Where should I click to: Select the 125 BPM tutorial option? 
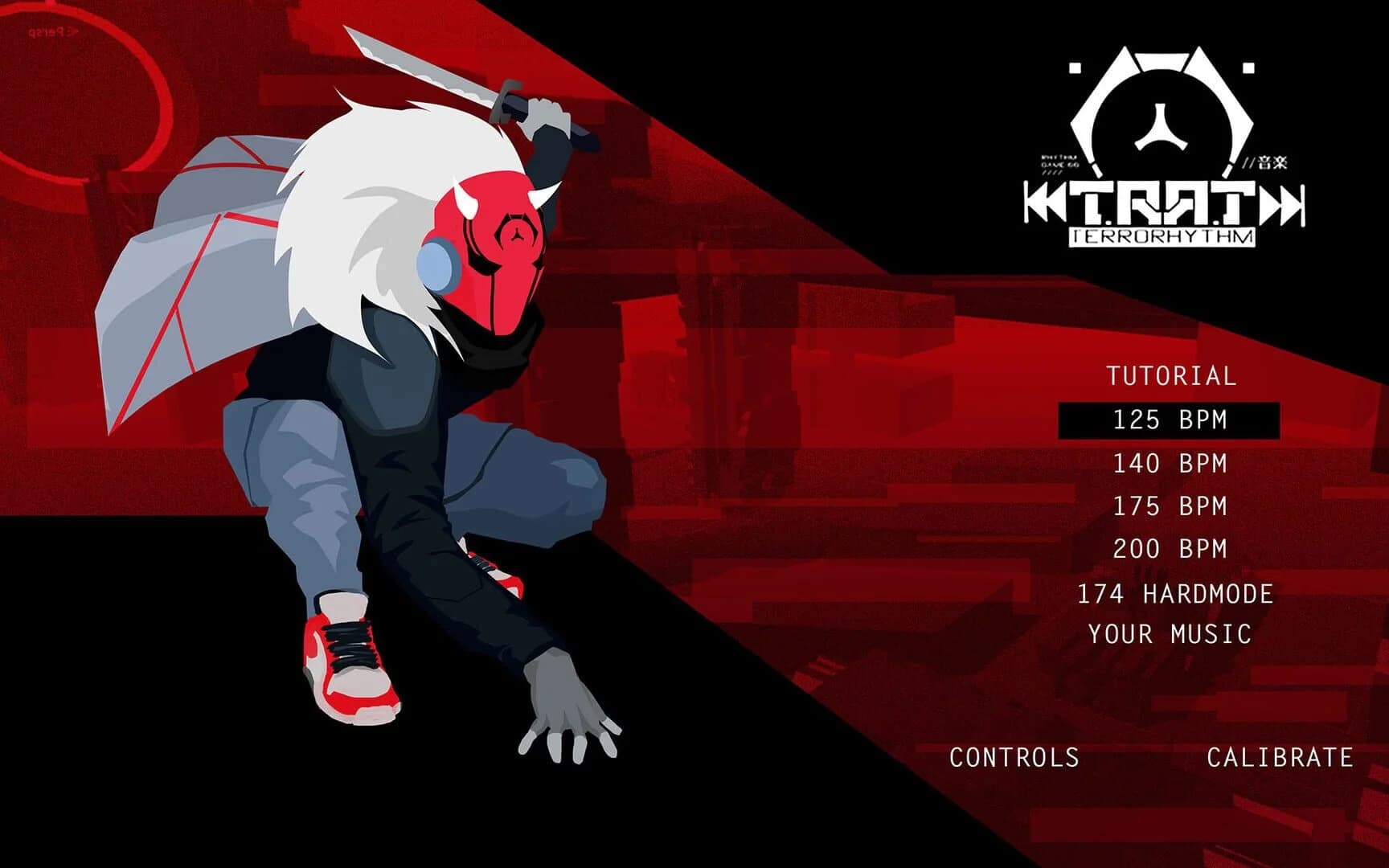pyautogui.click(x=1170, y=419)
